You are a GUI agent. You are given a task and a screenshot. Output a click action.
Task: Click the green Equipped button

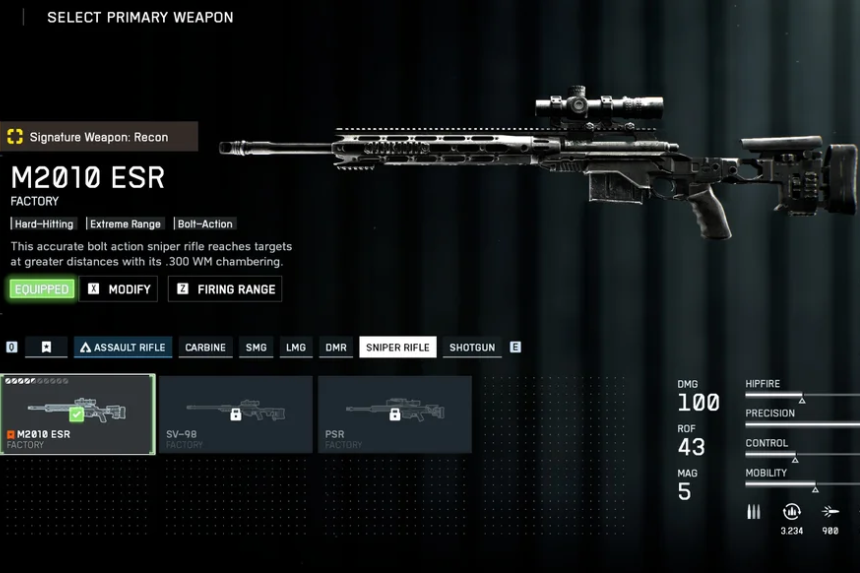point(41,289)
